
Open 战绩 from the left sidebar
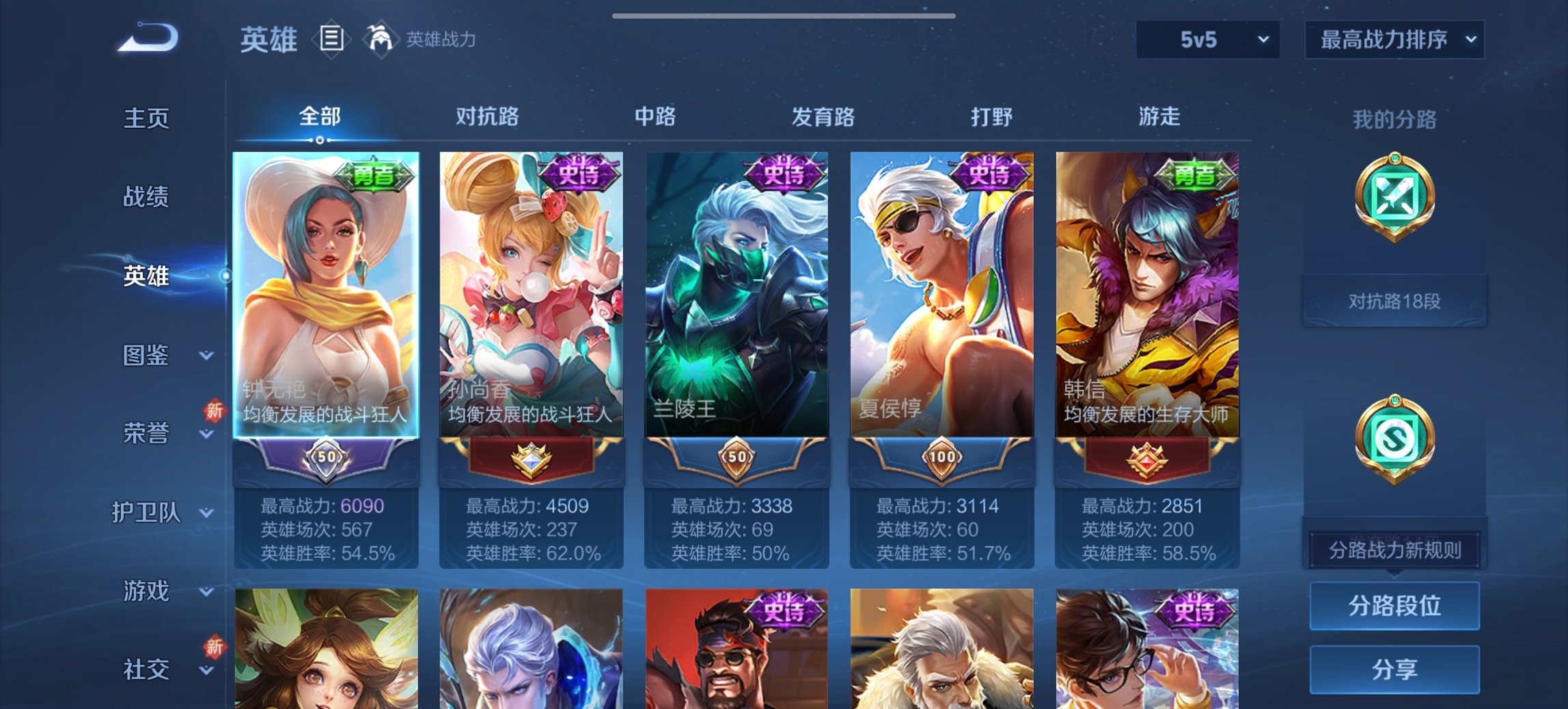click(146, 197)
